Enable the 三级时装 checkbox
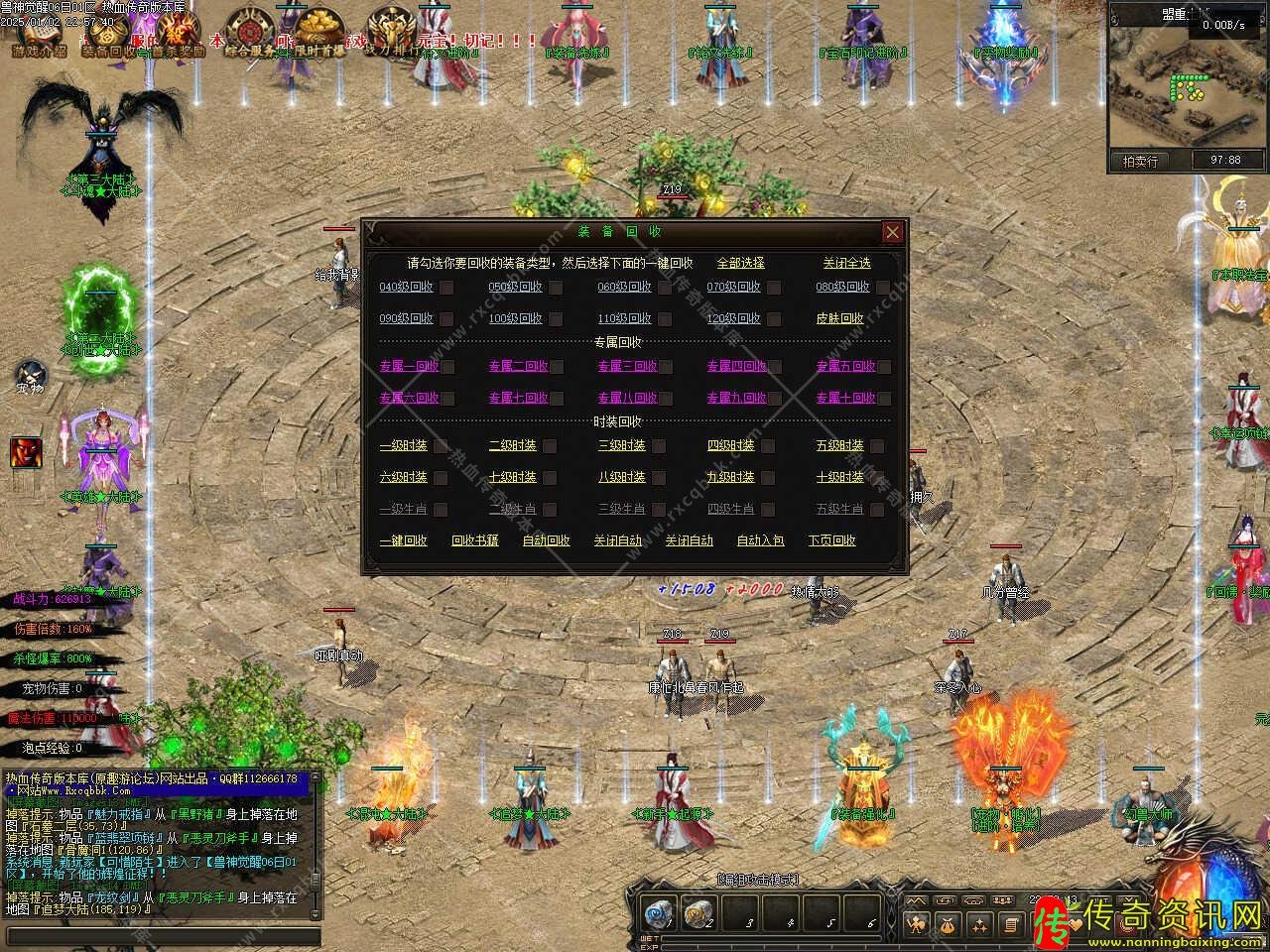The width and height of the screenshot is (1270, 952). pos(665,446)
